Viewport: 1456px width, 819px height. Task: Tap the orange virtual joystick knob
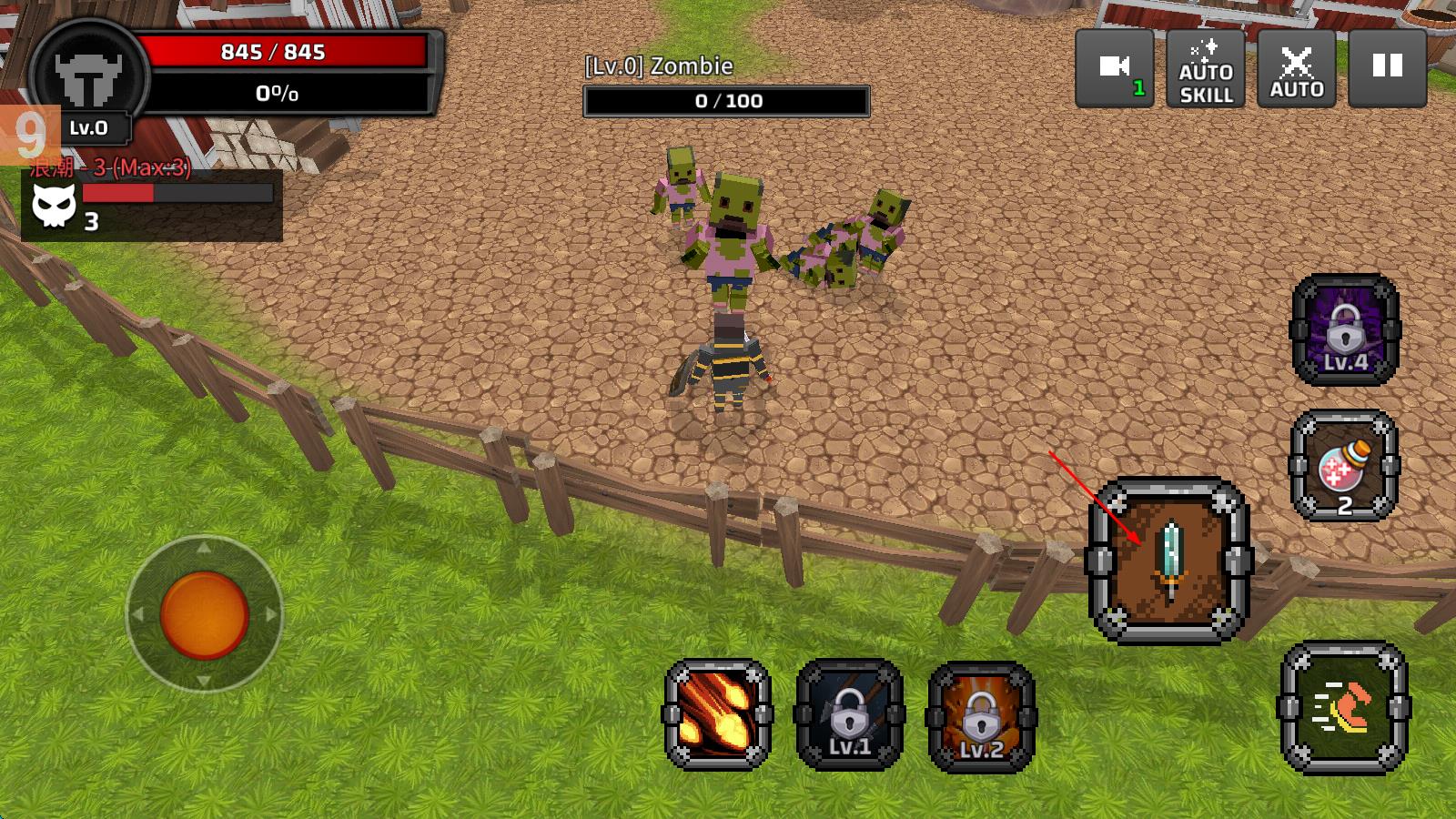click(204, 615)
